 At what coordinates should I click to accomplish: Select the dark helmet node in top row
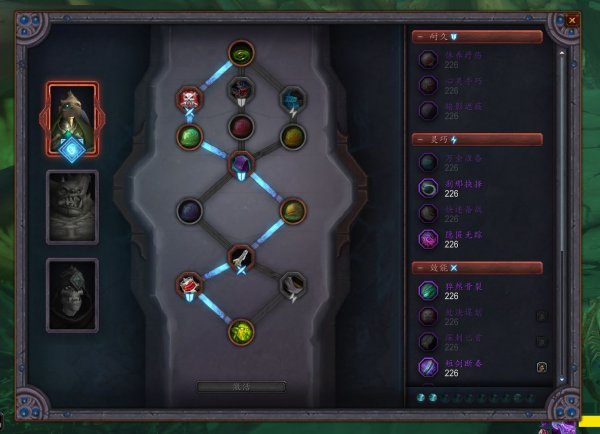pos(241,90)
